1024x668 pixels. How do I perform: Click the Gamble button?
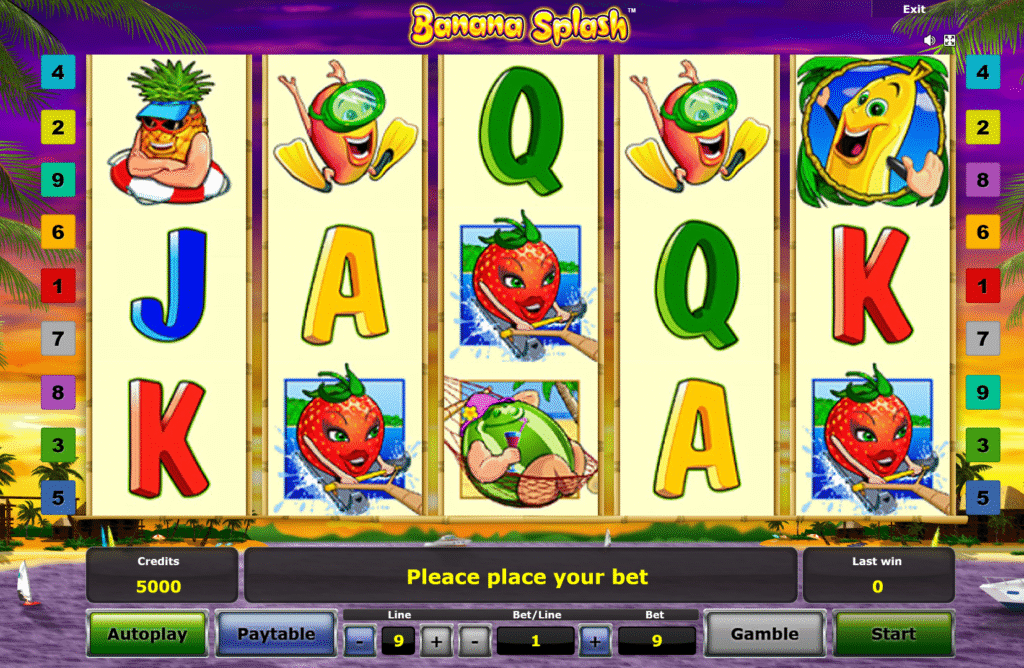764,634
